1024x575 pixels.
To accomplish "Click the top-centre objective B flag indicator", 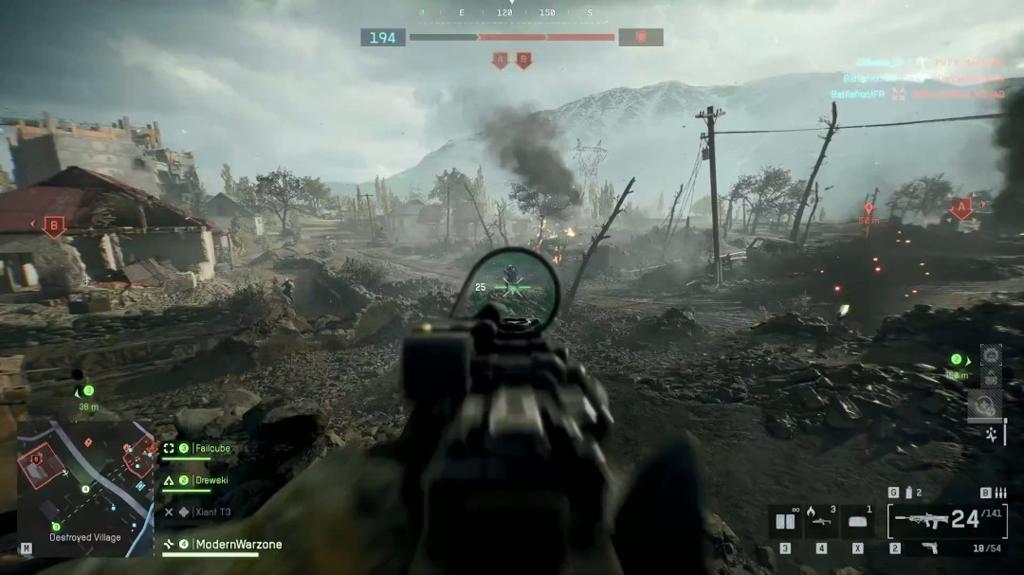I will coord(523,60).
